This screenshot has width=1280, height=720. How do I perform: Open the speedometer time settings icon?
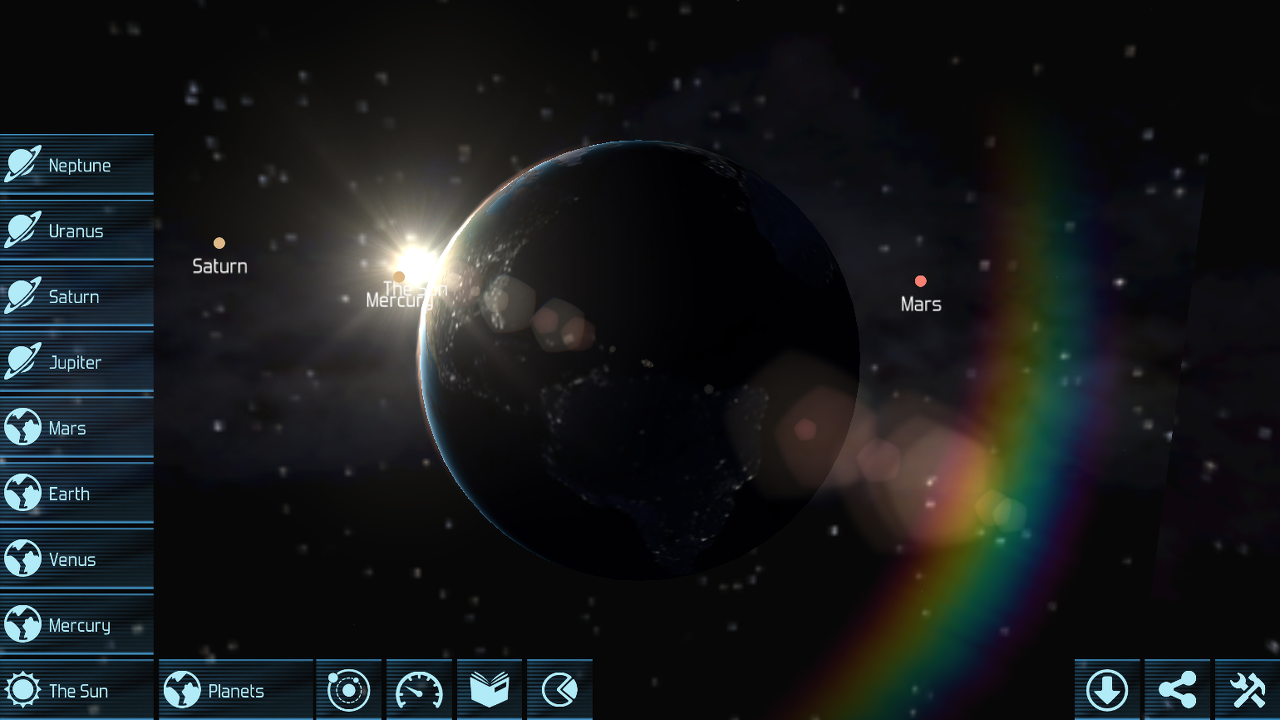pyautogui.click(x=419, y=689)
